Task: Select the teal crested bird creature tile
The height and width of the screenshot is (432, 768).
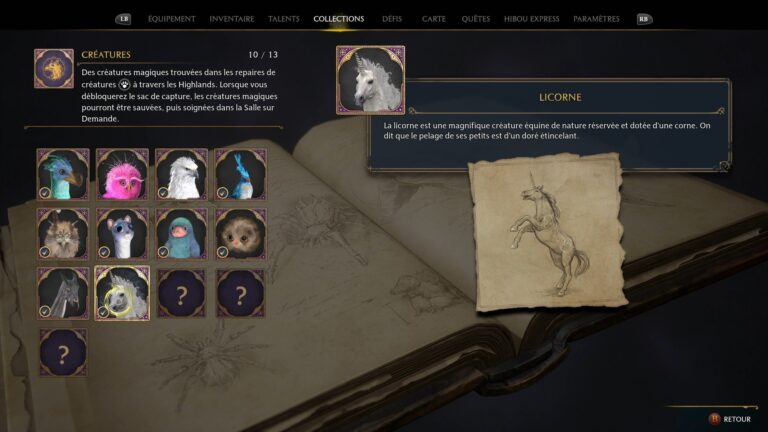Action: 63,174
